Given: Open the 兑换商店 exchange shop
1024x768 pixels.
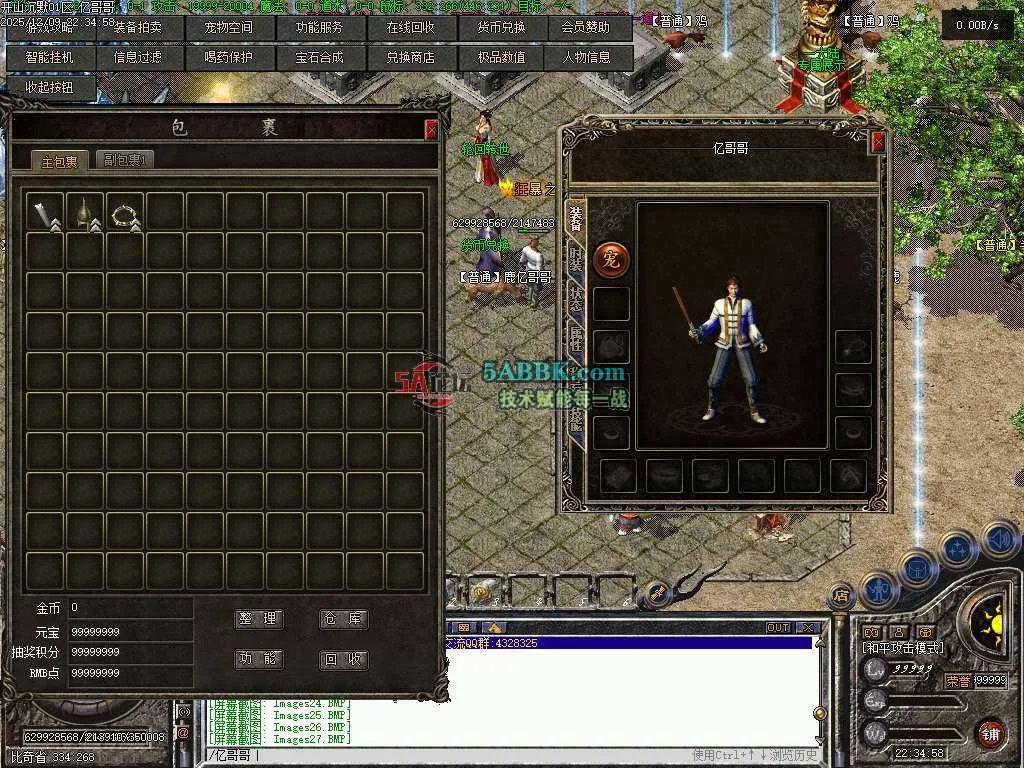Looking at the screenshot, I should pyautogui.click(x=410, y=58).
